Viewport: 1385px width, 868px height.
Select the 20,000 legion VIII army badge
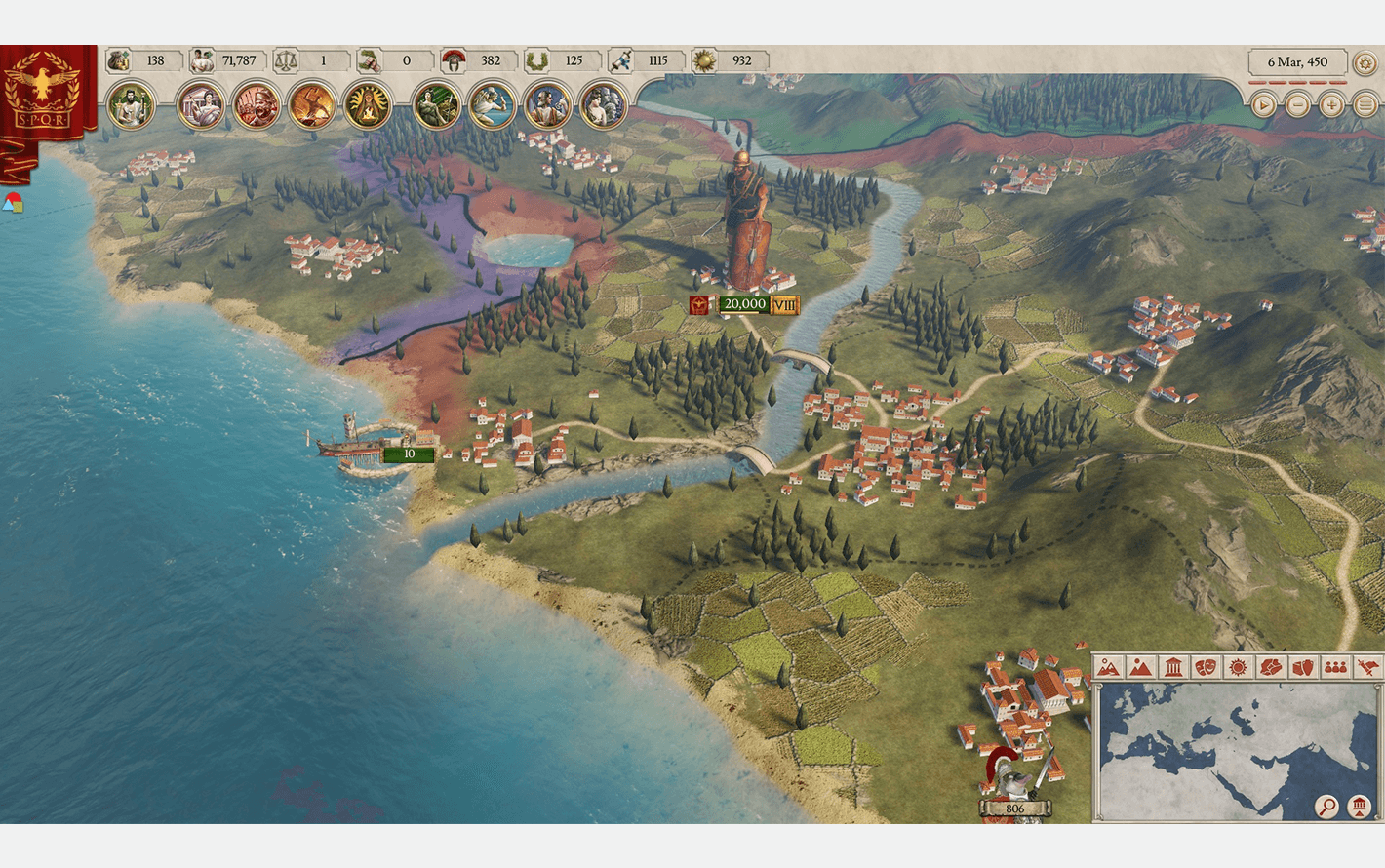pos(744,305)
